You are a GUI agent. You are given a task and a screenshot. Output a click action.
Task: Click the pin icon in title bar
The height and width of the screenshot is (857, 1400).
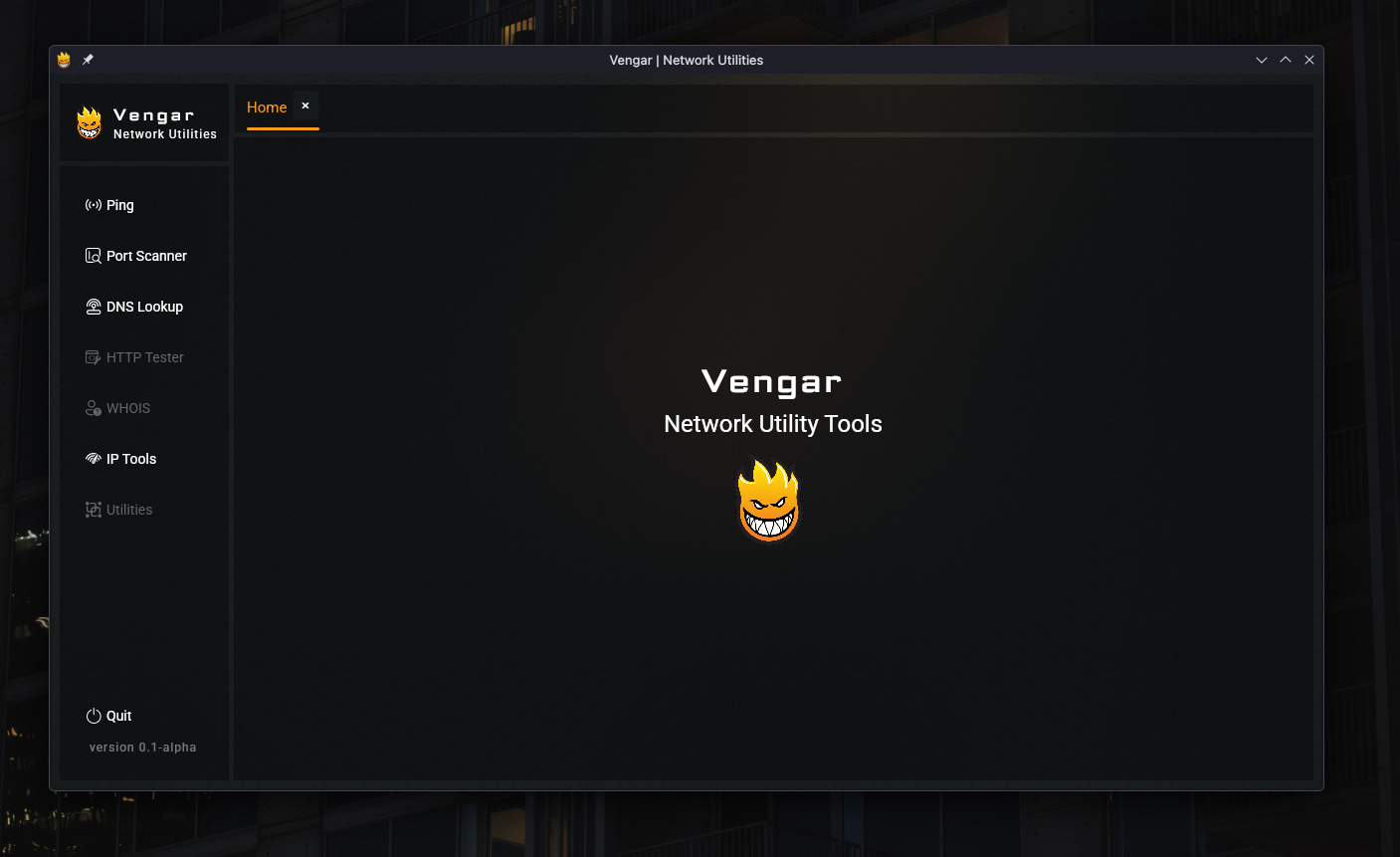88,60
